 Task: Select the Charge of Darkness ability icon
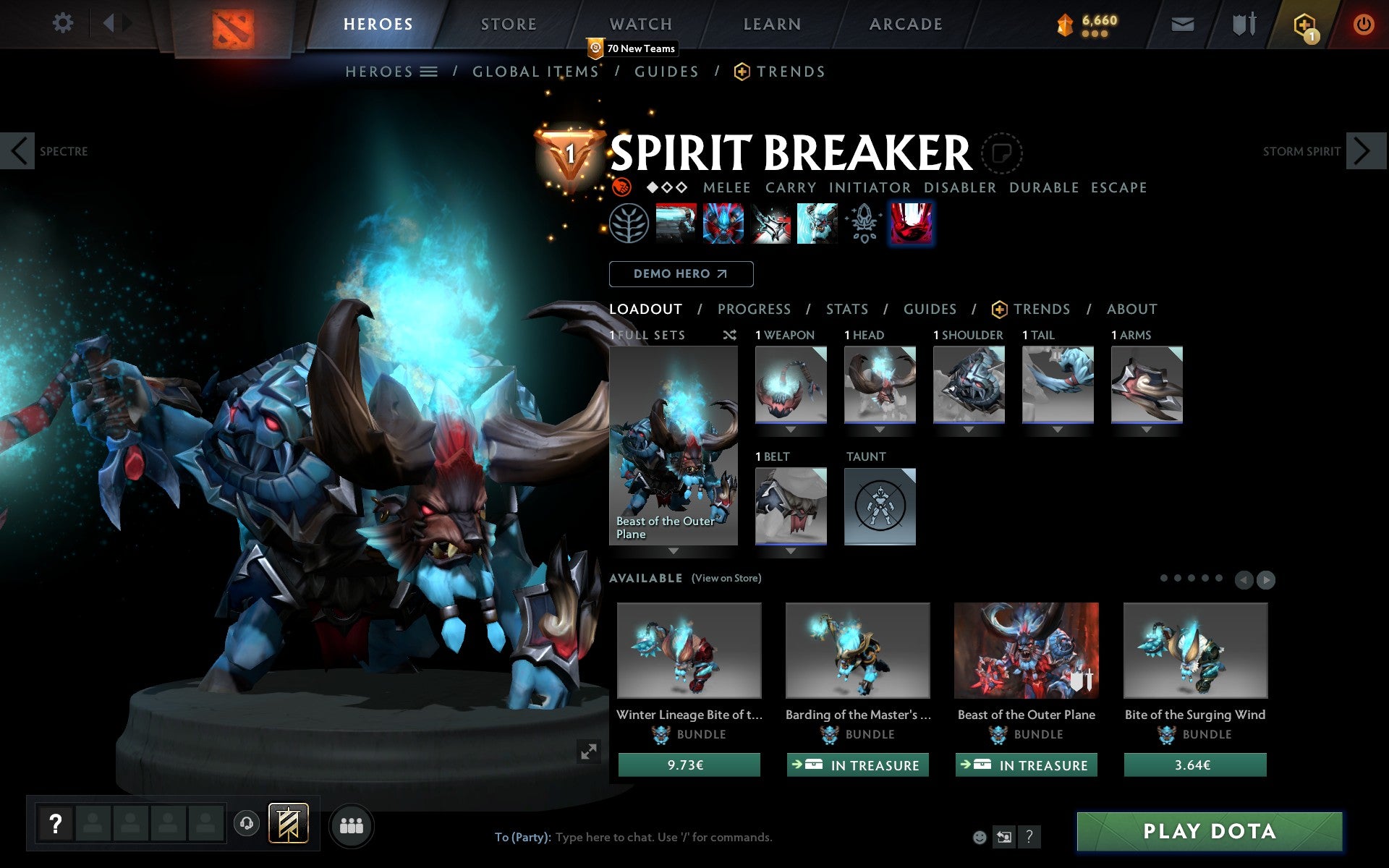pos(678,223)
